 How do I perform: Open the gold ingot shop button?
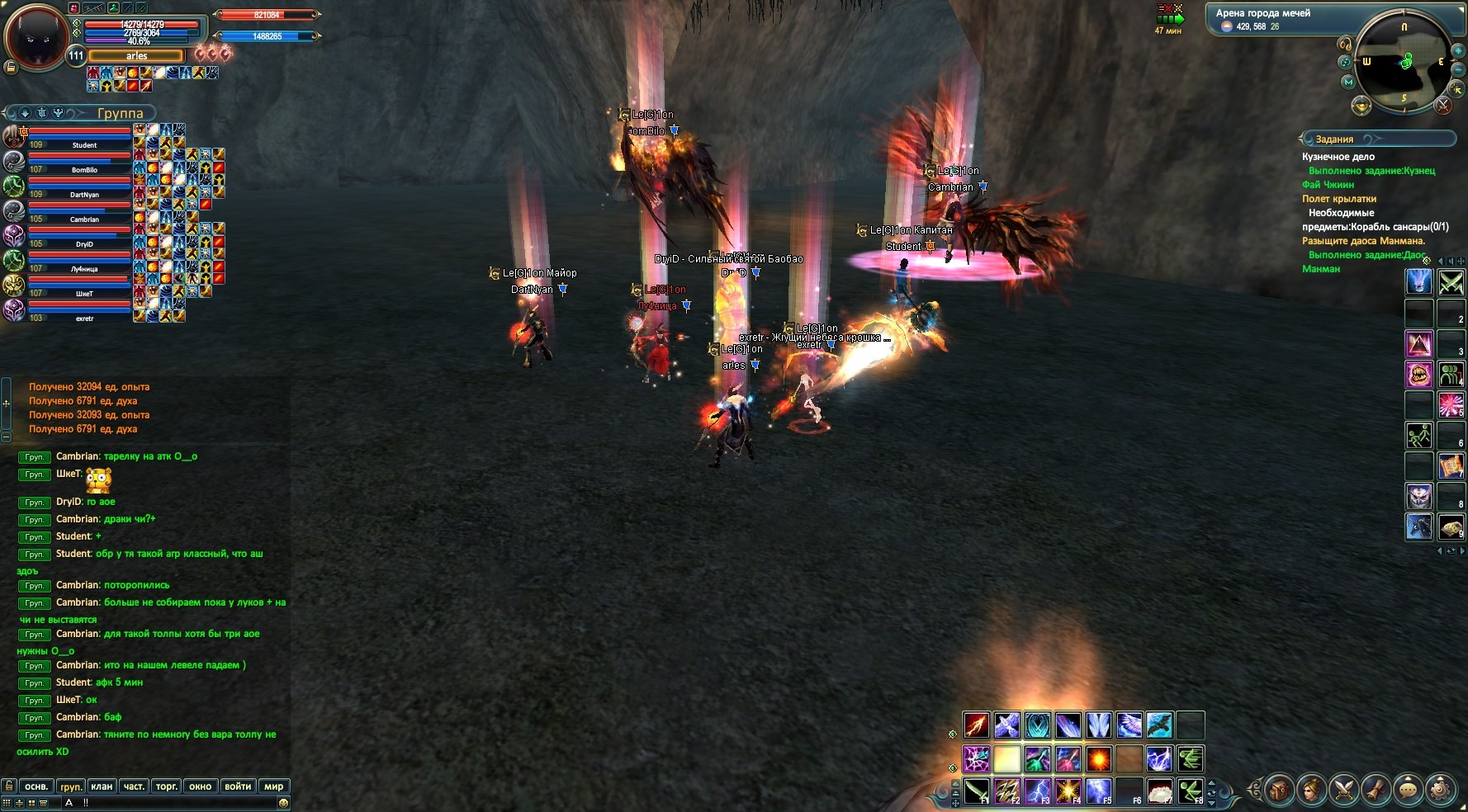click(1361, 106)
